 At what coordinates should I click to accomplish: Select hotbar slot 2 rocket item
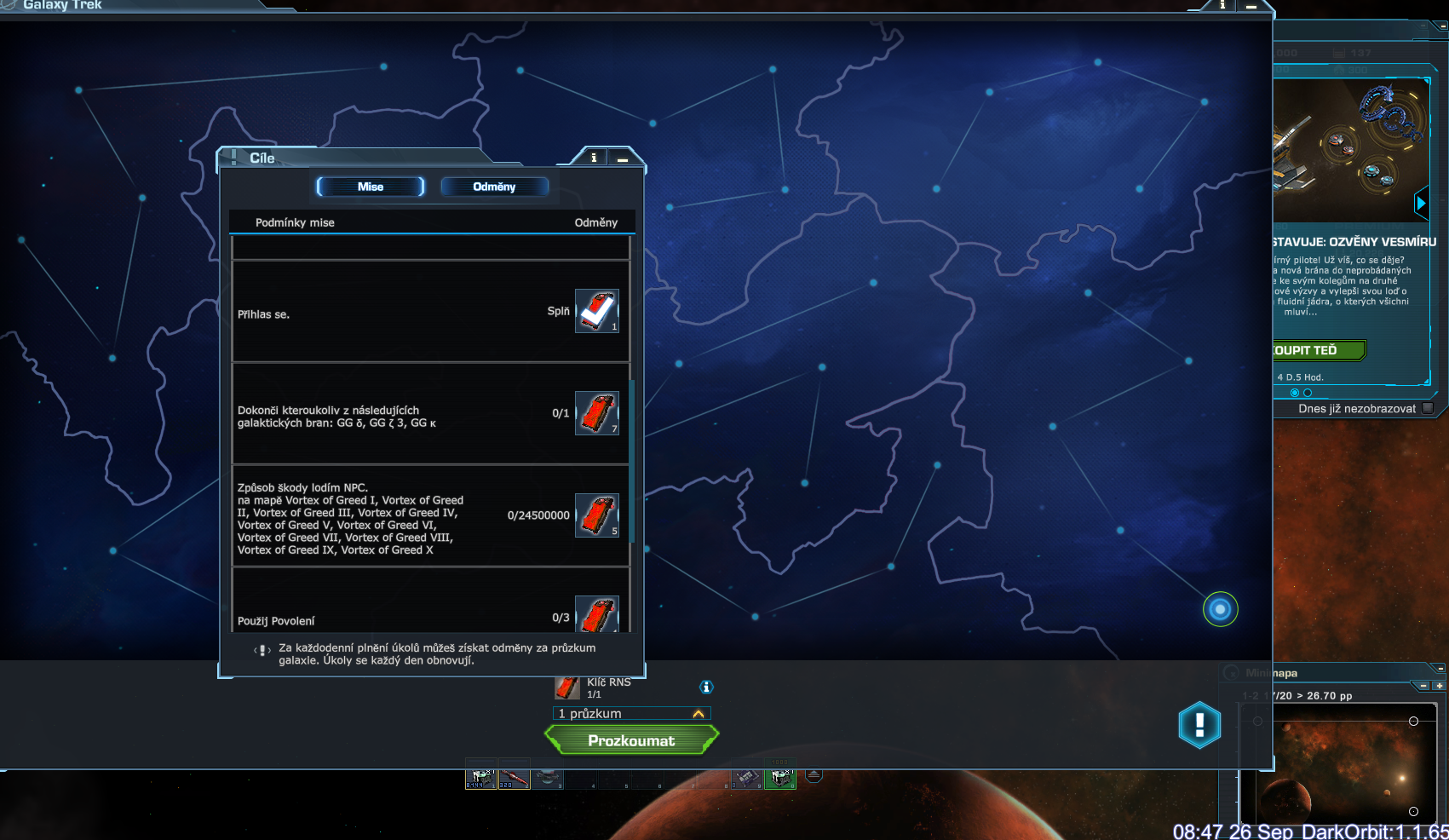[x=514, y=779]
